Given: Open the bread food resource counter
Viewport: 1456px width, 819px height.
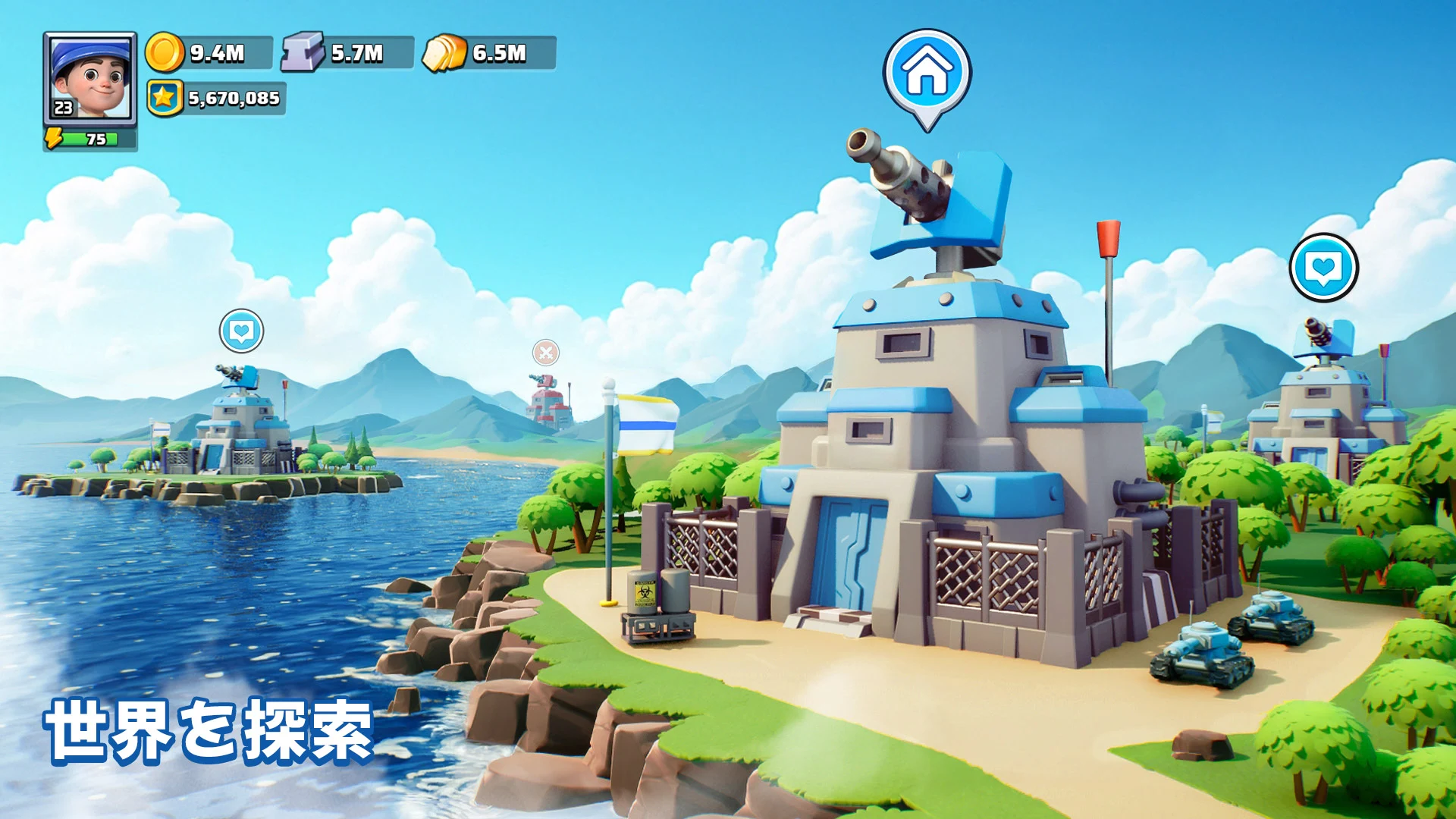Looking at the screenshot, I should pos(490,53).
